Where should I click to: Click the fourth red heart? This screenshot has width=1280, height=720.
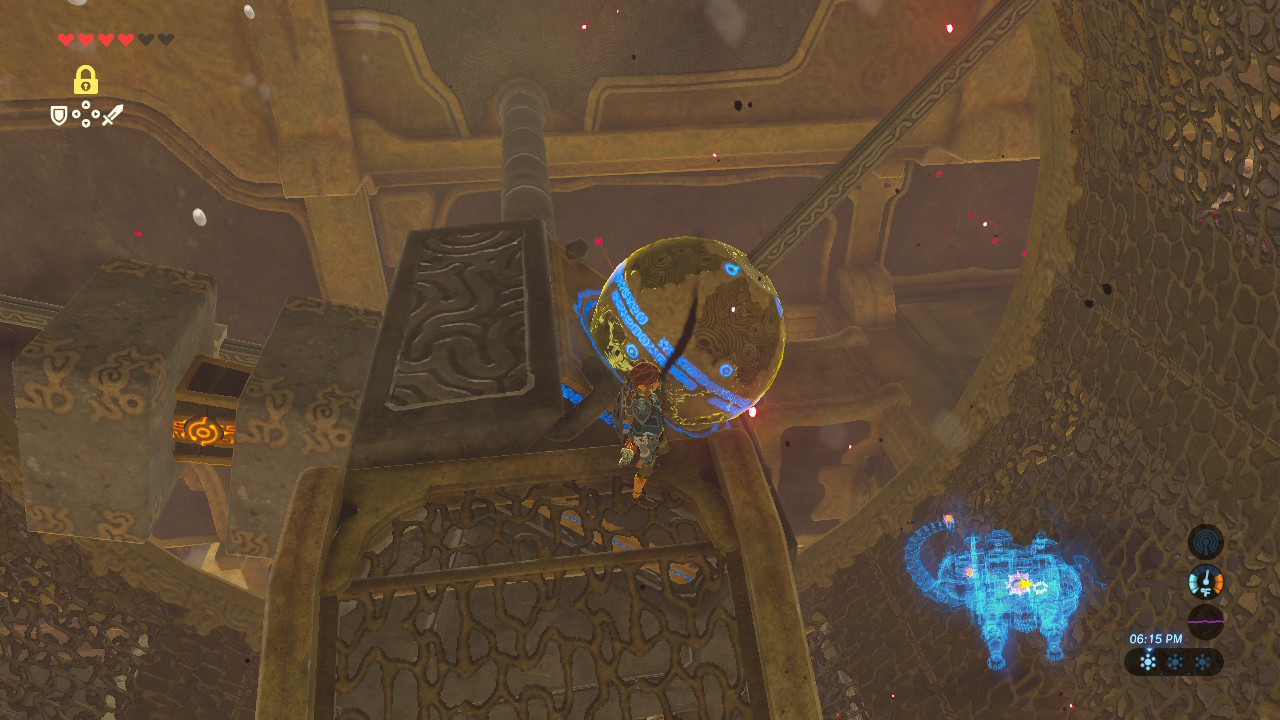[124, 38]
